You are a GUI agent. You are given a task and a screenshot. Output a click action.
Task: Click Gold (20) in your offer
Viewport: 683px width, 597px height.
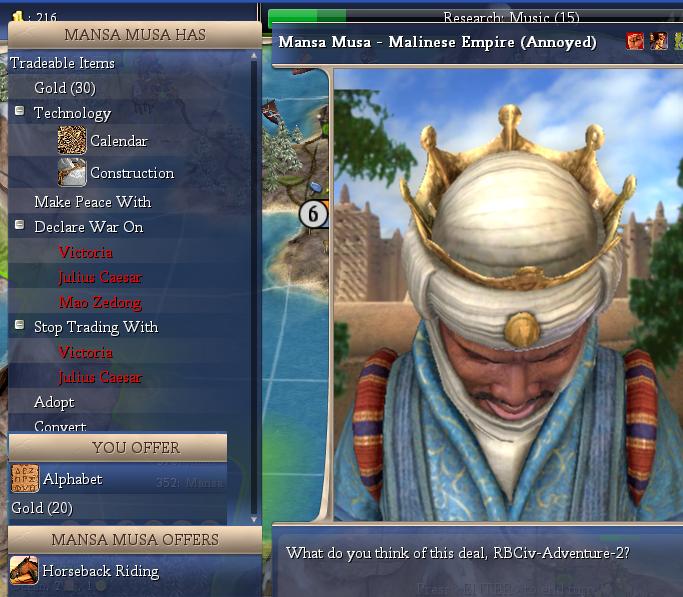(42, 508)
